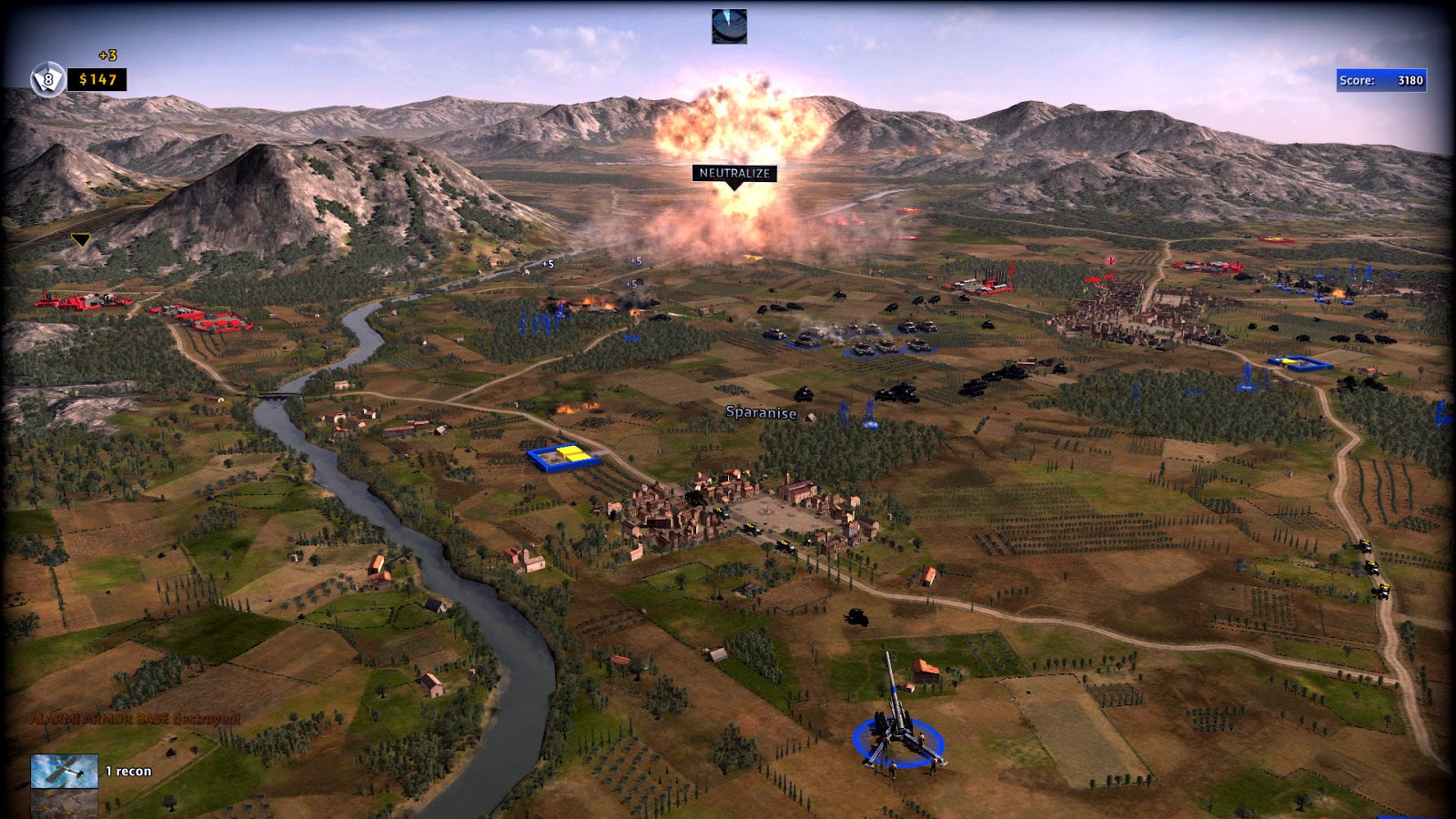
Task: Click the NEUTRALIZE objective marker
Action: 733,171
